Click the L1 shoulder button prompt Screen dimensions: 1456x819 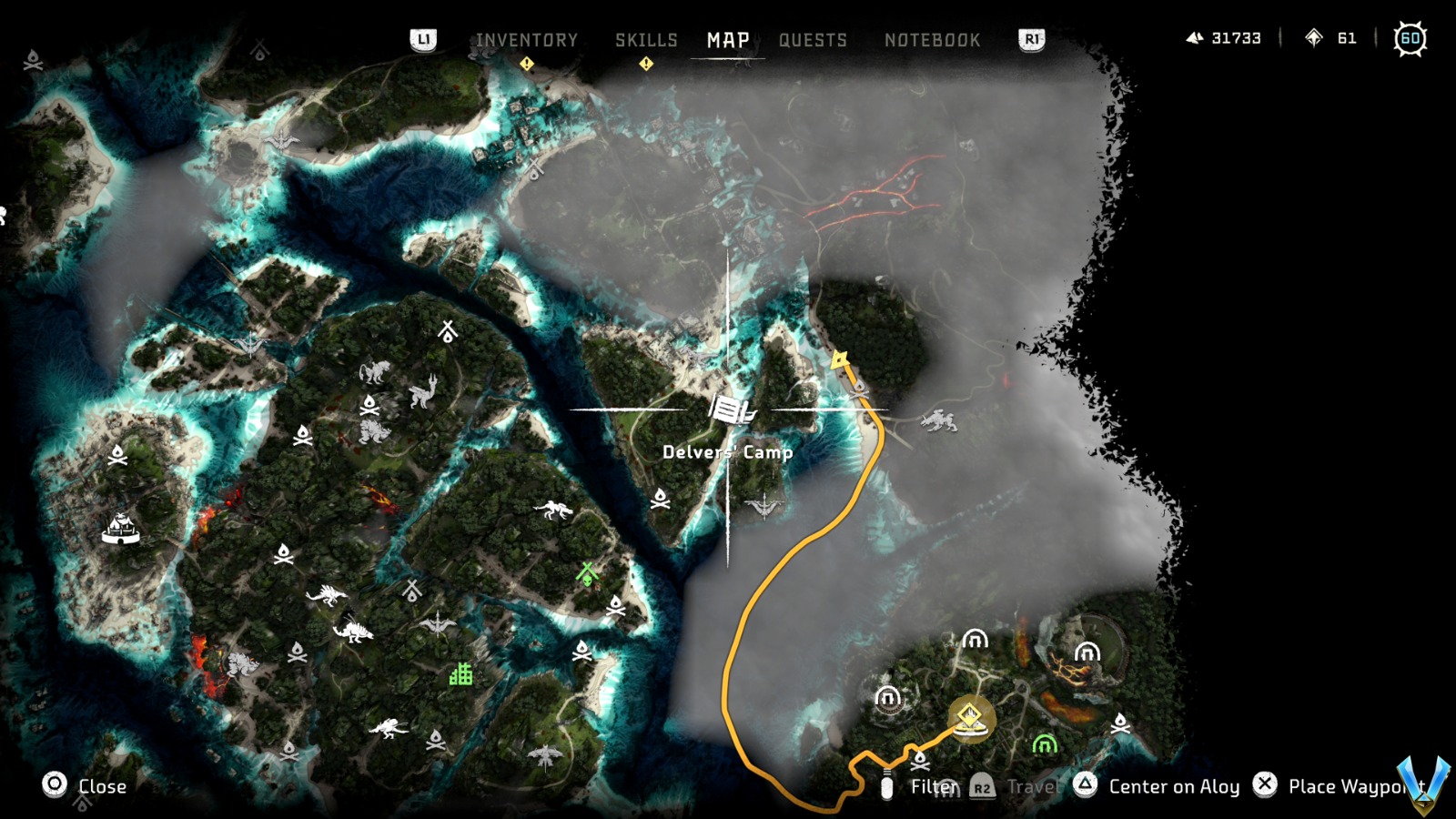point(424,39)
